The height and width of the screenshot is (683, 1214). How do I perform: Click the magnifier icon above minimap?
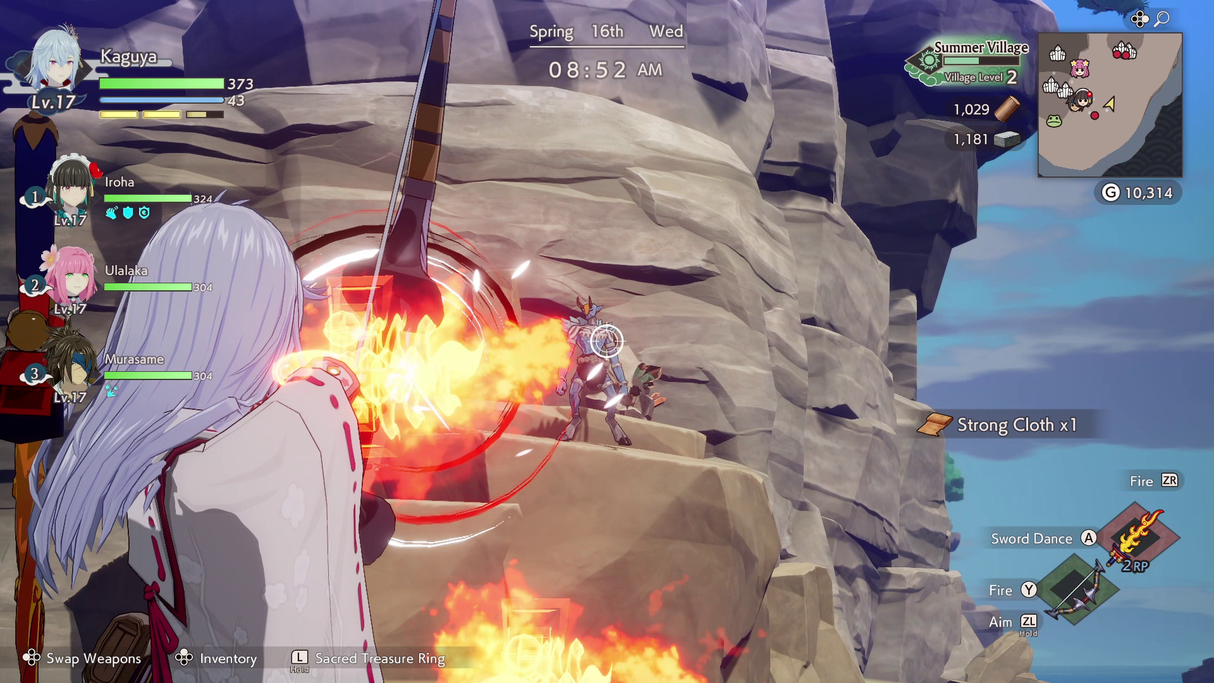tap(1162, 19)
